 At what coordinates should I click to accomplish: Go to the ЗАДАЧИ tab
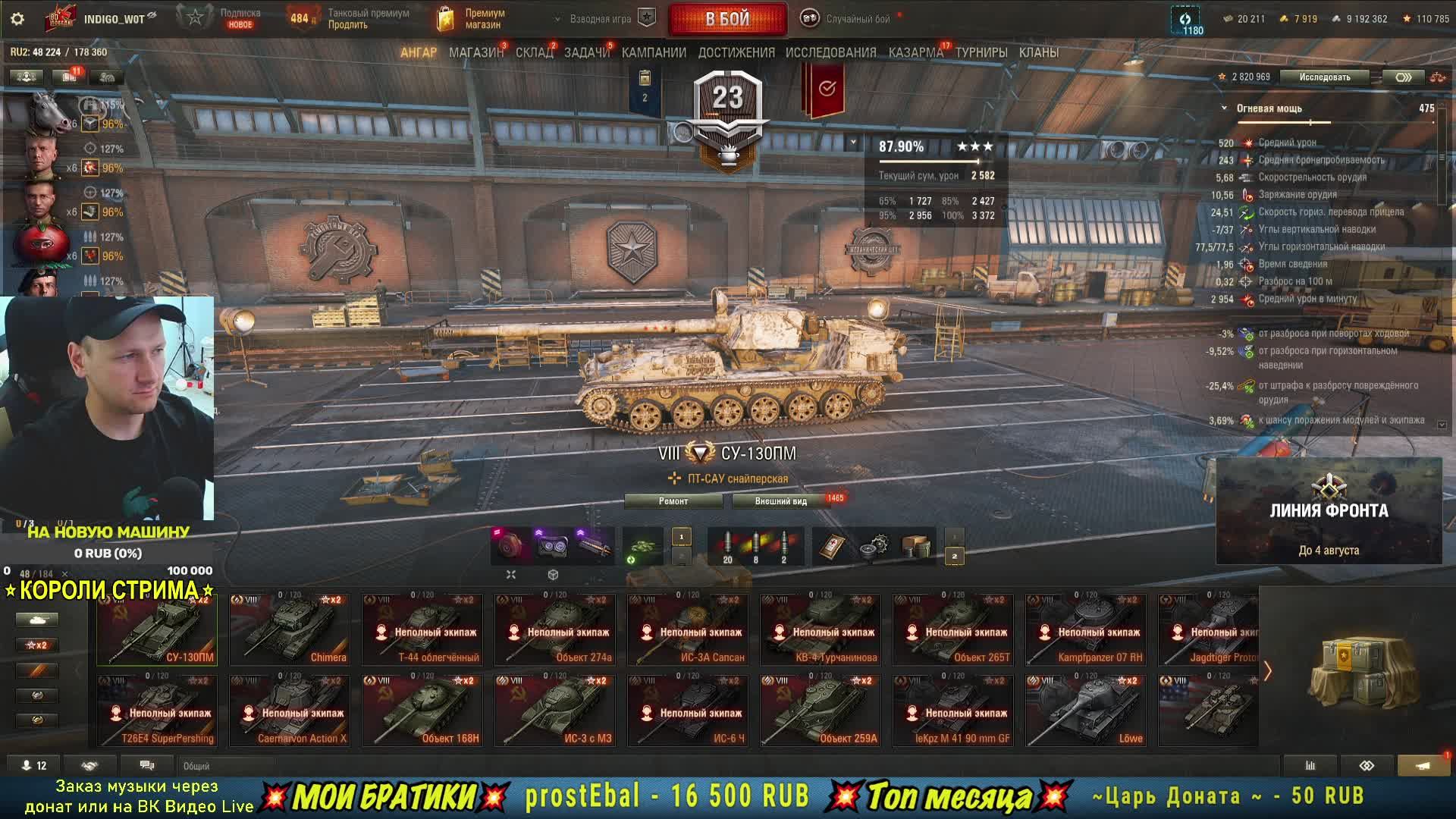coord(586,52)
